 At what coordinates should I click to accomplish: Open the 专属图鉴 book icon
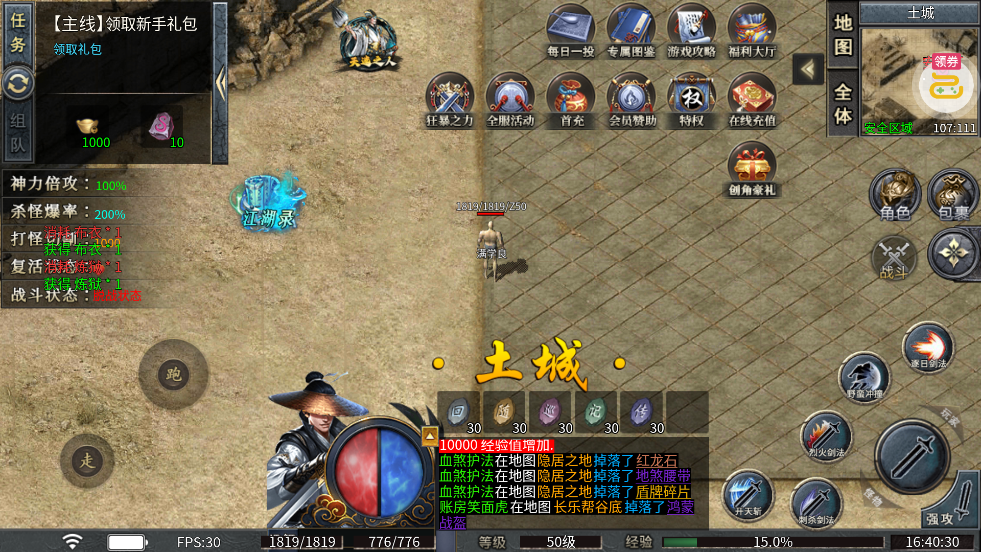pyautogui.click(x=632, y=28)
